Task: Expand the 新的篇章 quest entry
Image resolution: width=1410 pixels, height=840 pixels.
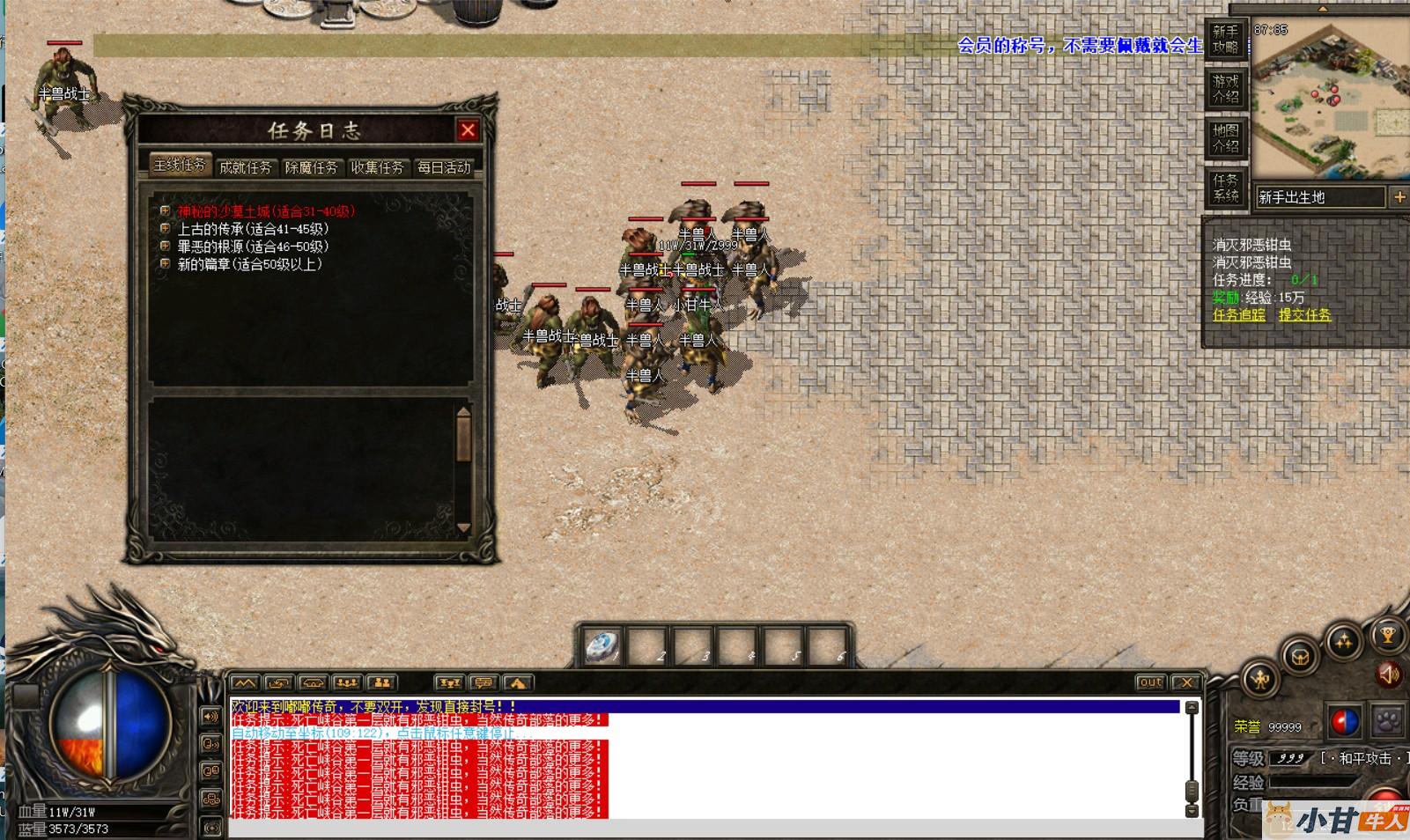Action: point(165,264)
